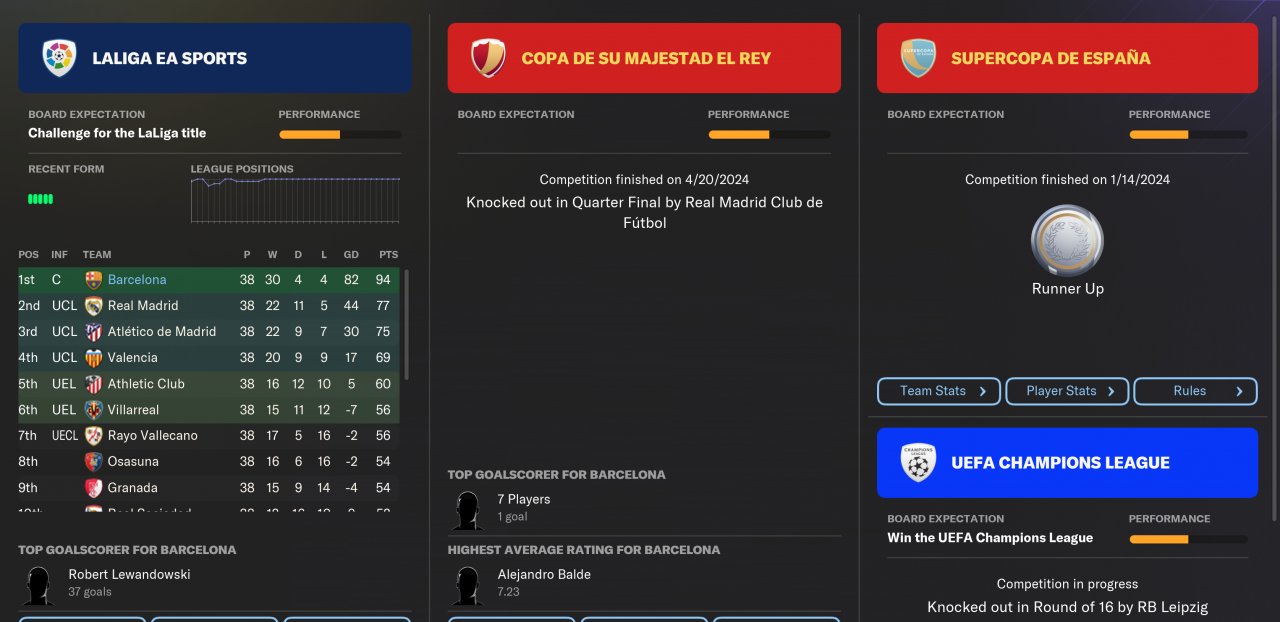The width and height of the screenshot is (1280, 622).
Task: Select Athletic Club in the standings
Action: click(x=146, y=384)
